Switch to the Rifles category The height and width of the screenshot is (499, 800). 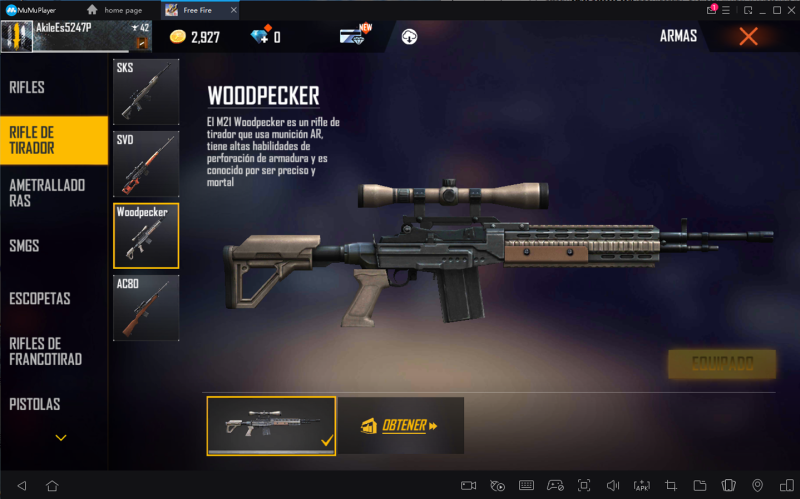coord(28,88)
